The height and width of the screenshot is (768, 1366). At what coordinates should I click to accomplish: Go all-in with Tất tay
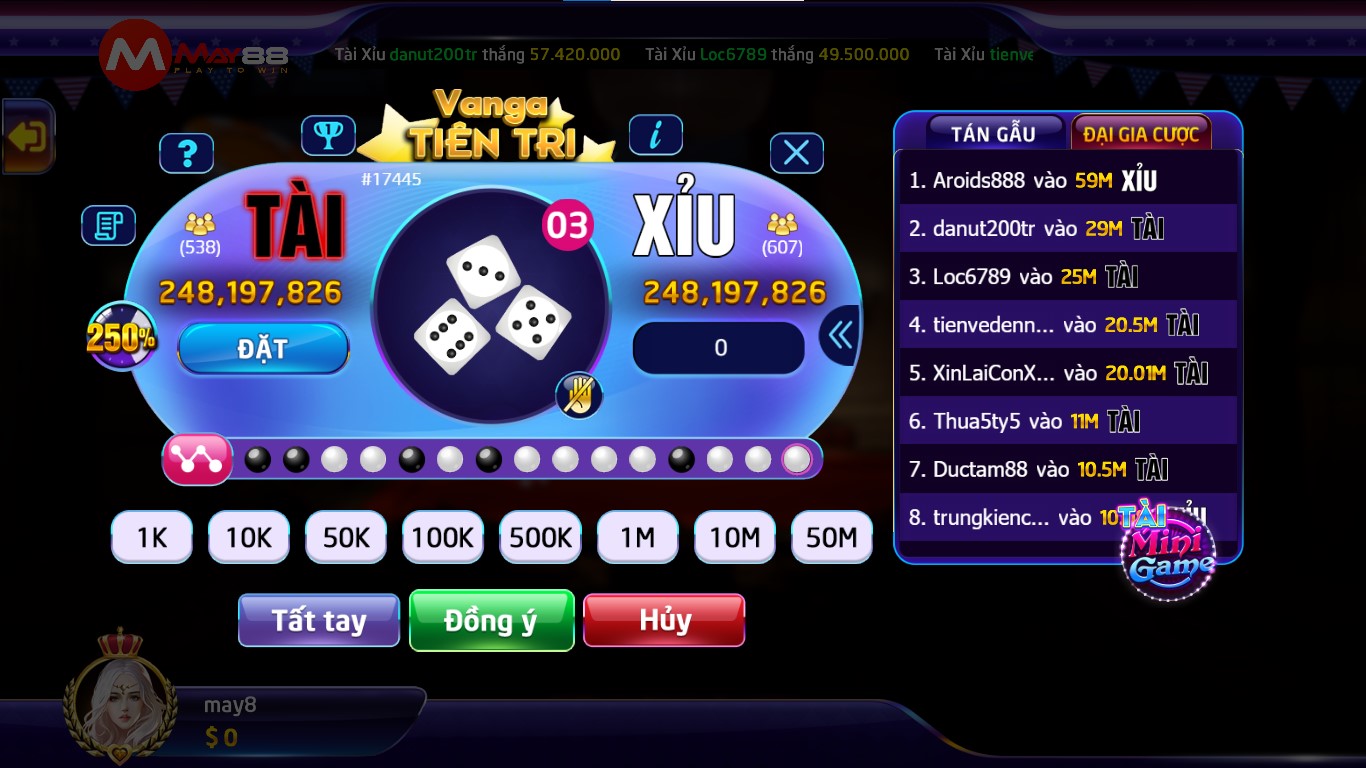(x=318, y=620)
